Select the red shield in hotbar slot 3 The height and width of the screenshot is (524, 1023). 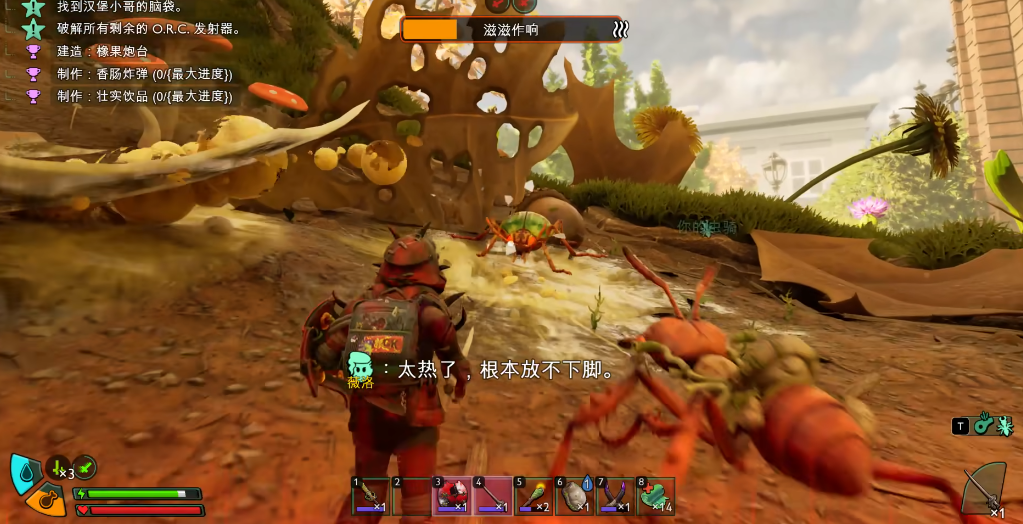tap(453, 495)
